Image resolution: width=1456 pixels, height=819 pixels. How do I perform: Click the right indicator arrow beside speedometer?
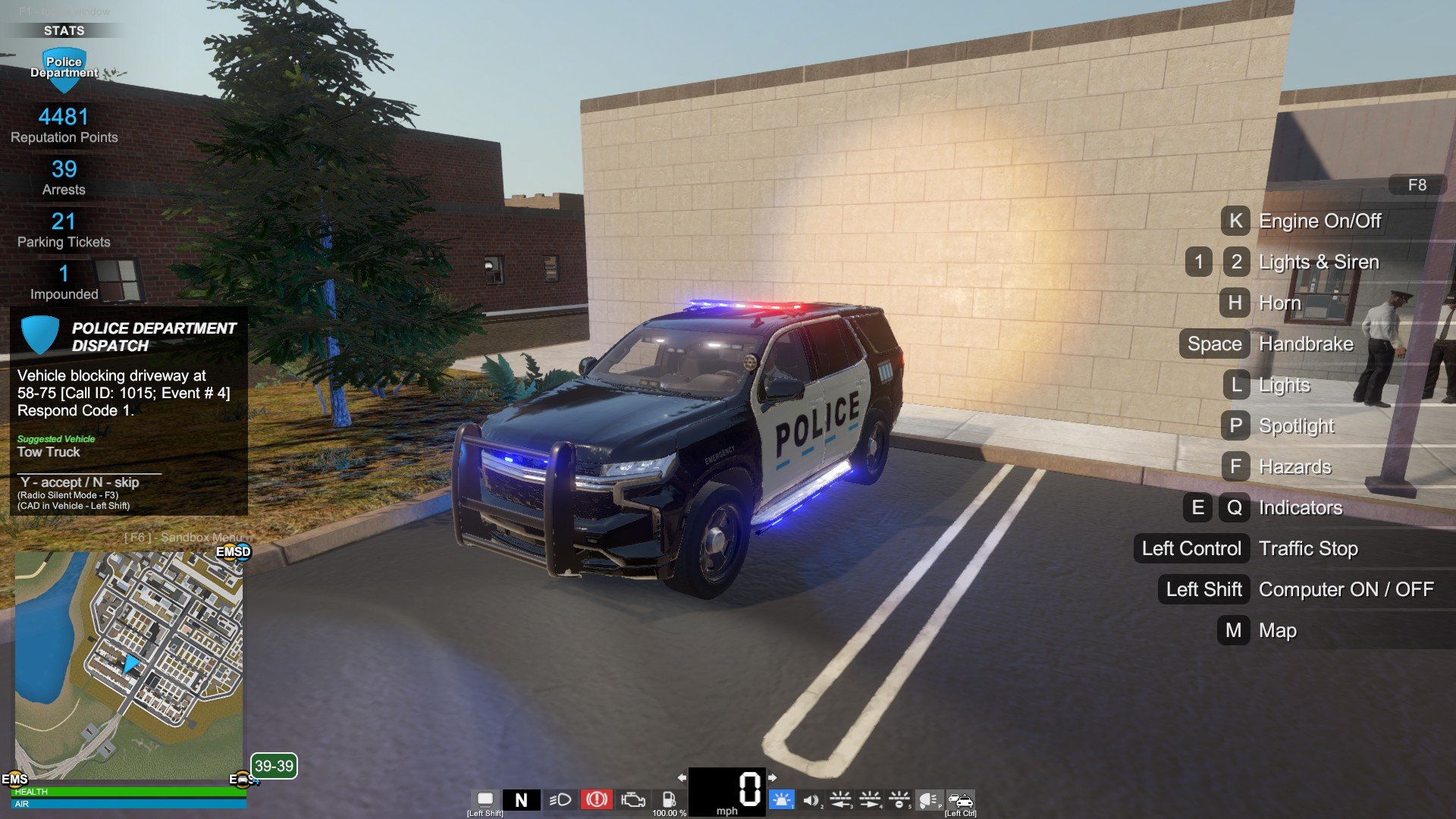772,777
